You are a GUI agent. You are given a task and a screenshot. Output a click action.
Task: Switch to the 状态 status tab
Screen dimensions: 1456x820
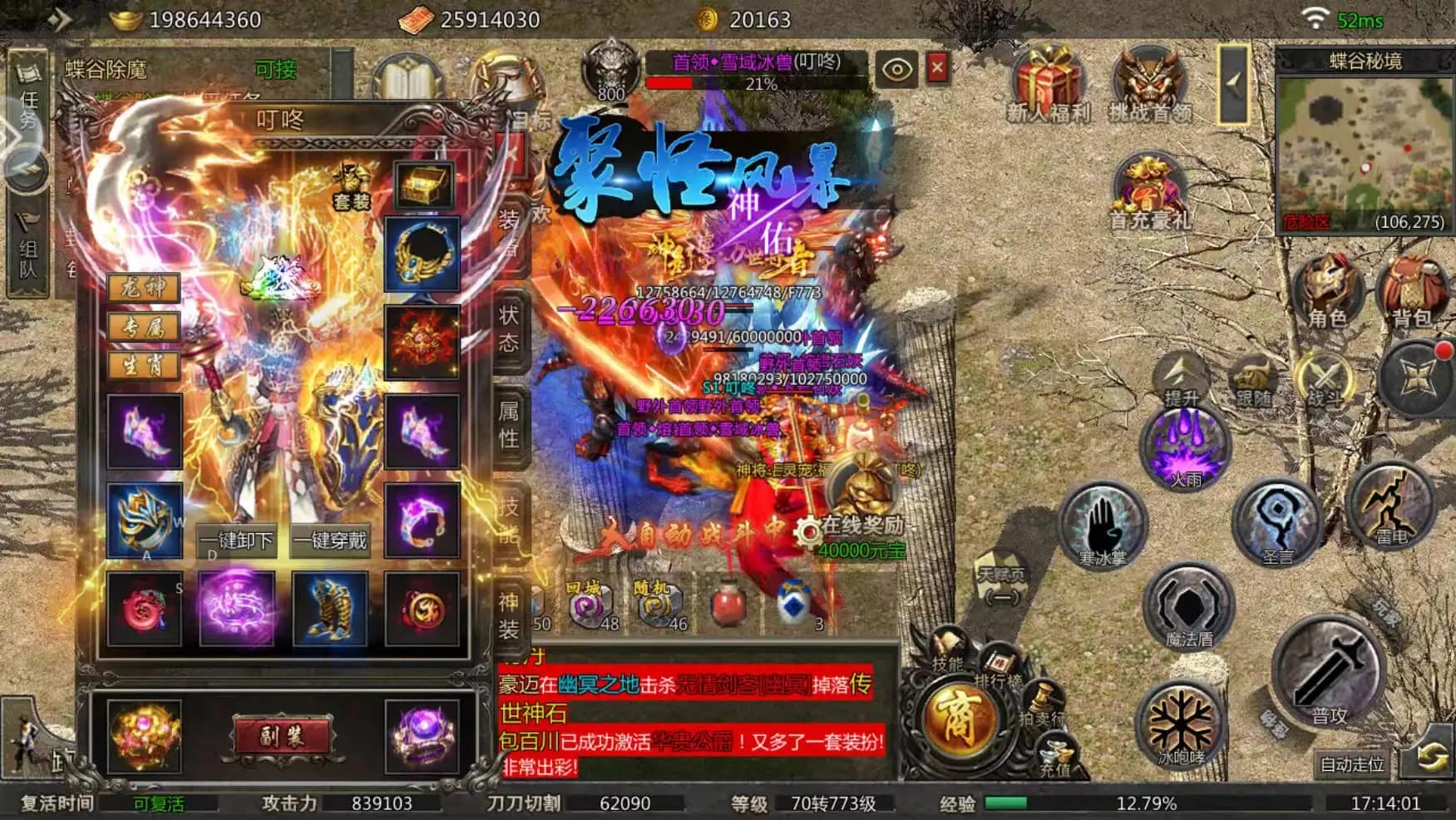[509, 328]
